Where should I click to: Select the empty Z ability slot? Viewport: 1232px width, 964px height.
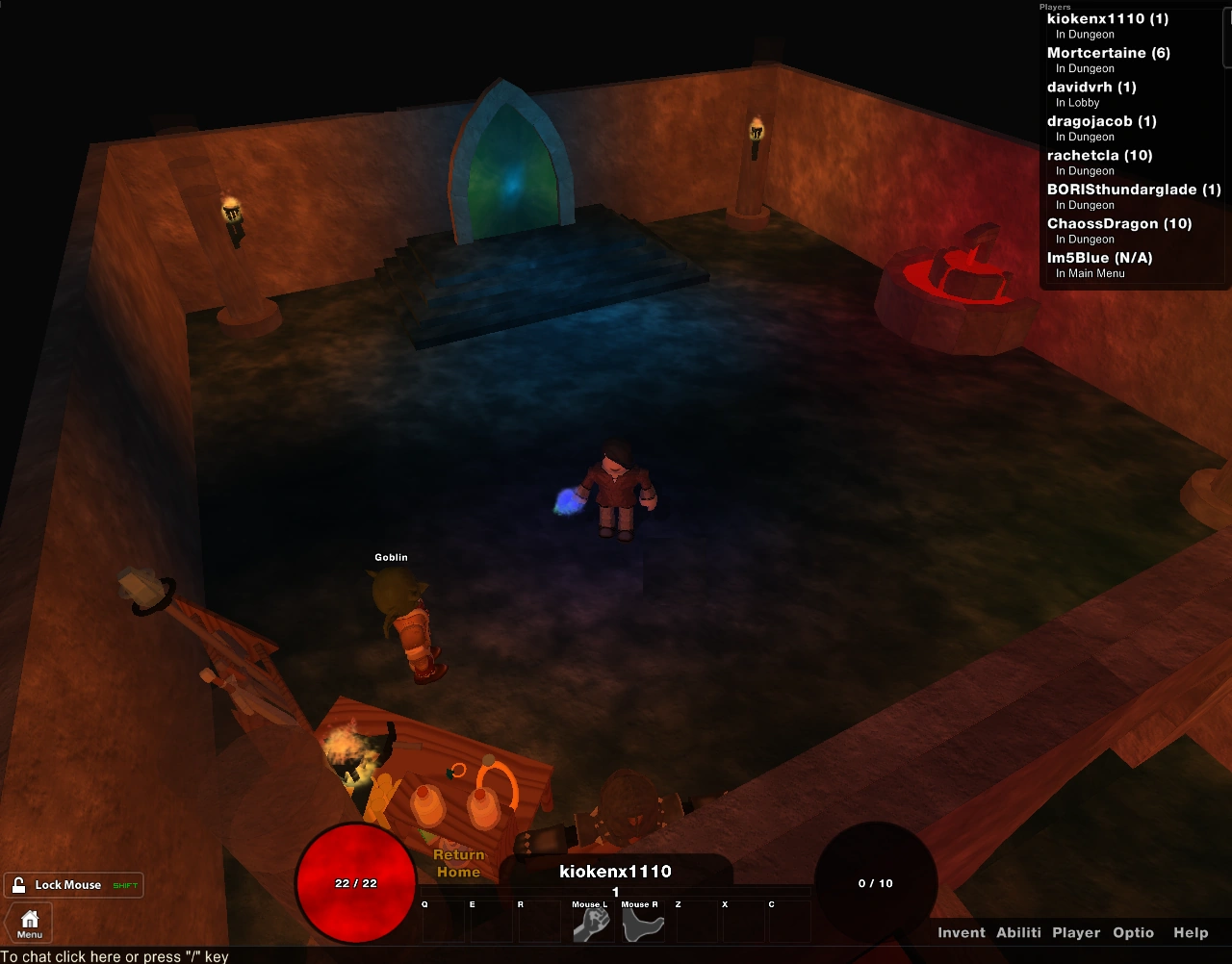click(x=695, y=922)
